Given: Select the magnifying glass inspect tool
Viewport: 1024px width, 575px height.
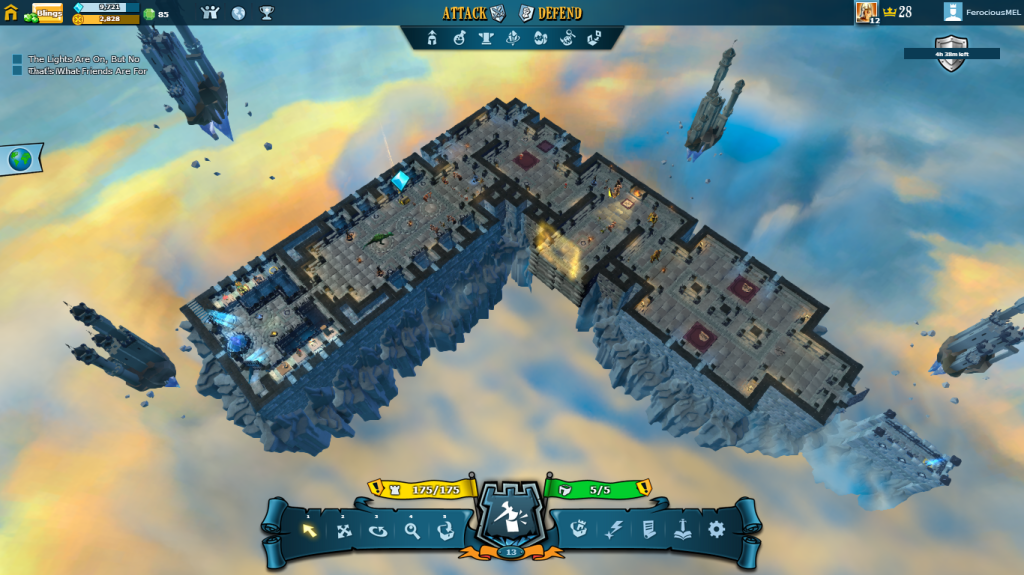Looking at the screenshot, I should (x=412, y=530).
